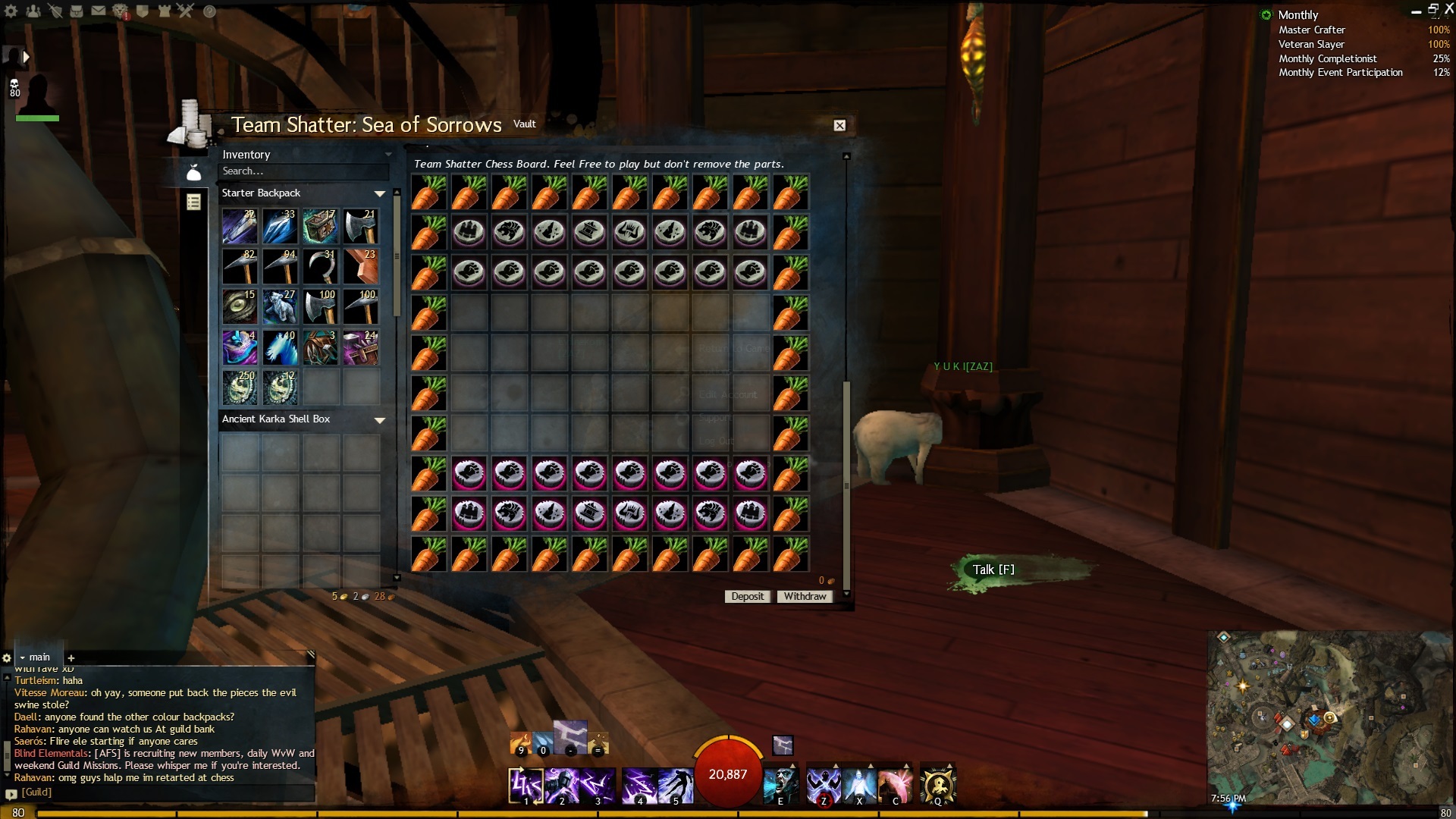Click the Withdraw button
The height and width of the screenshot is (819, 1456).
(x=805, y=597)
